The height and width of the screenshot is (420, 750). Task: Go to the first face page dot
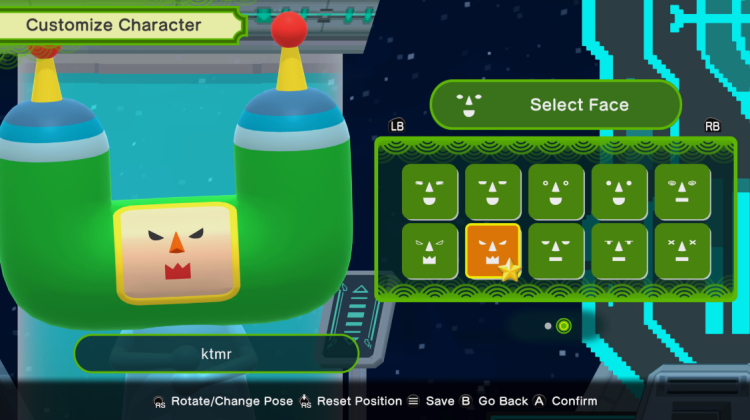click(547, 326)
